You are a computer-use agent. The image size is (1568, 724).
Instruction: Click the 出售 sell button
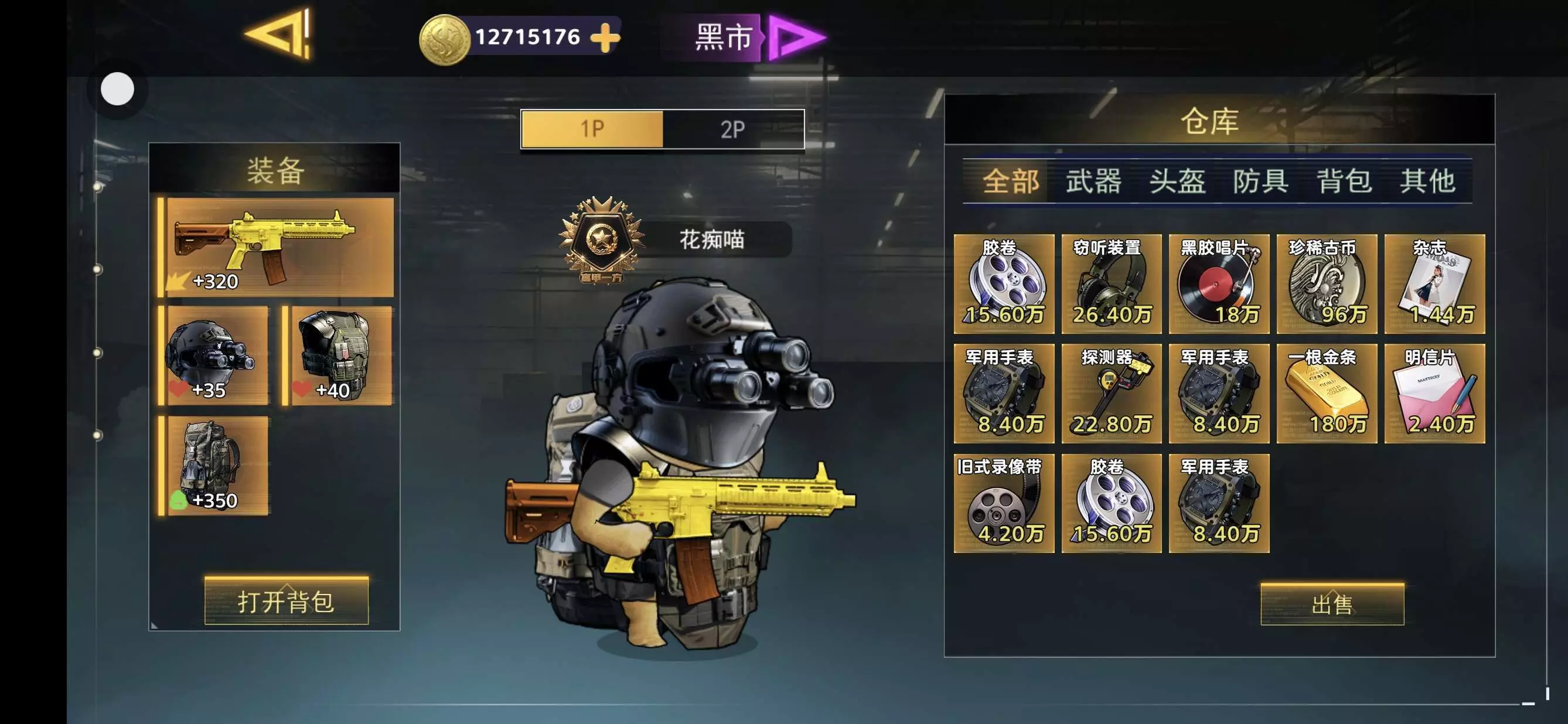click(1332, 604)
